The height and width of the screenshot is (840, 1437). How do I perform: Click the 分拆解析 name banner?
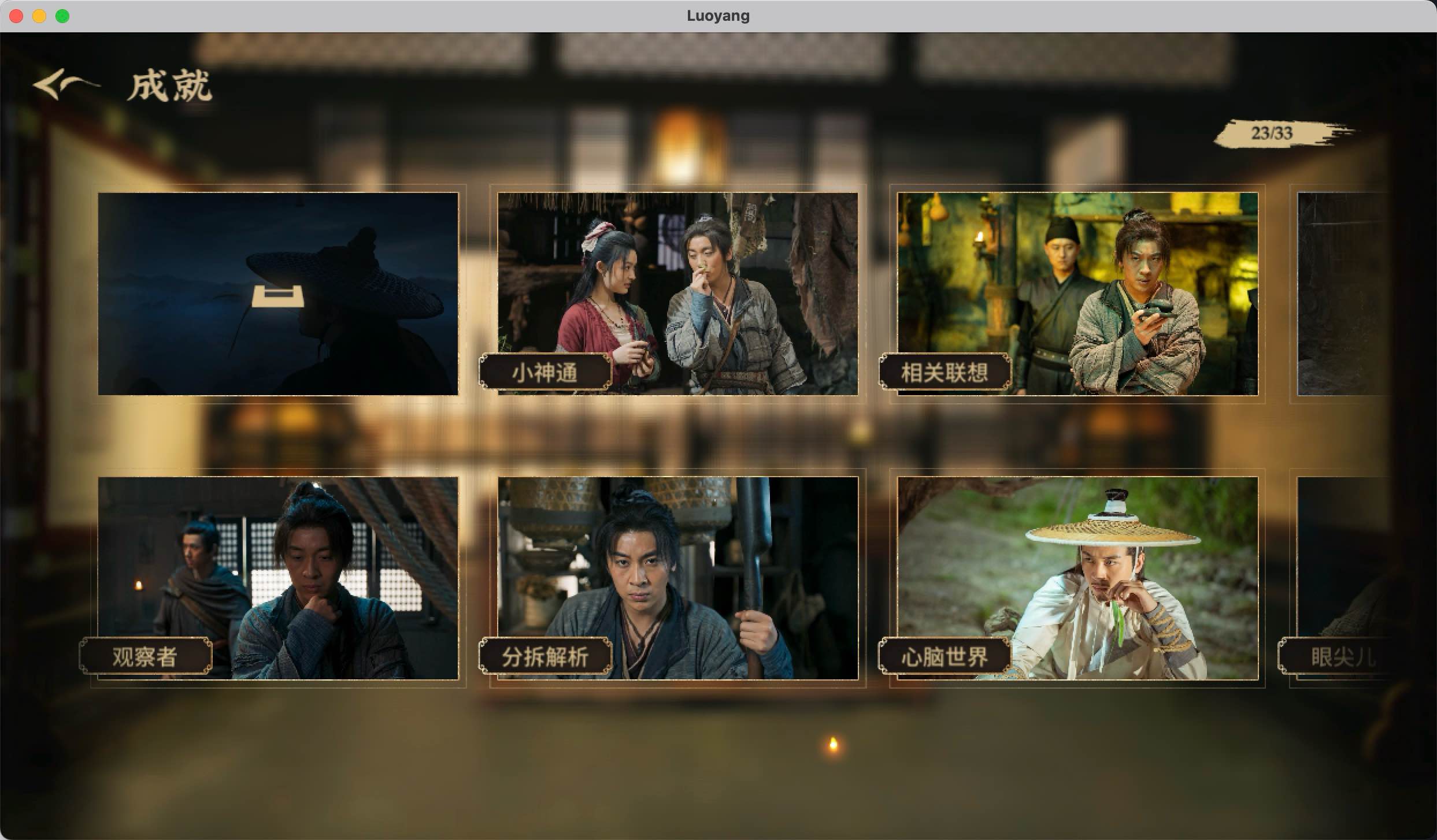click(545, 657)
